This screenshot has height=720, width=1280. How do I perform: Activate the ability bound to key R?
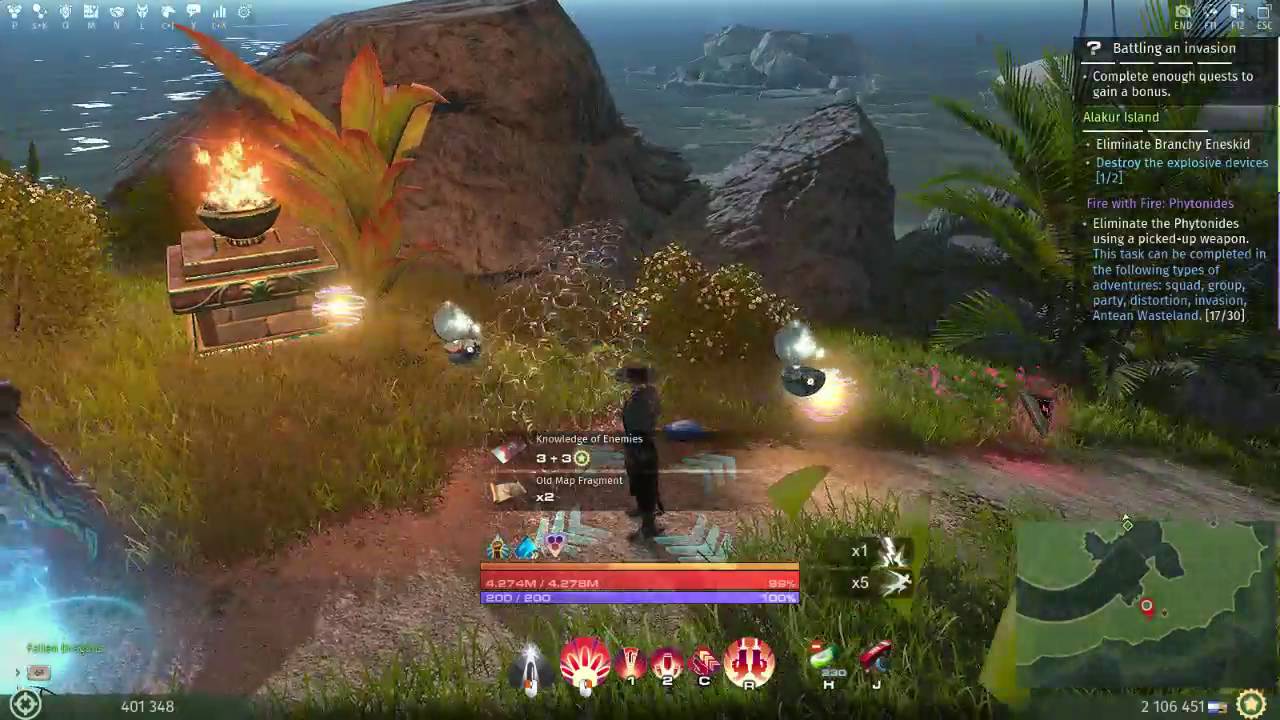pos(749,662)
